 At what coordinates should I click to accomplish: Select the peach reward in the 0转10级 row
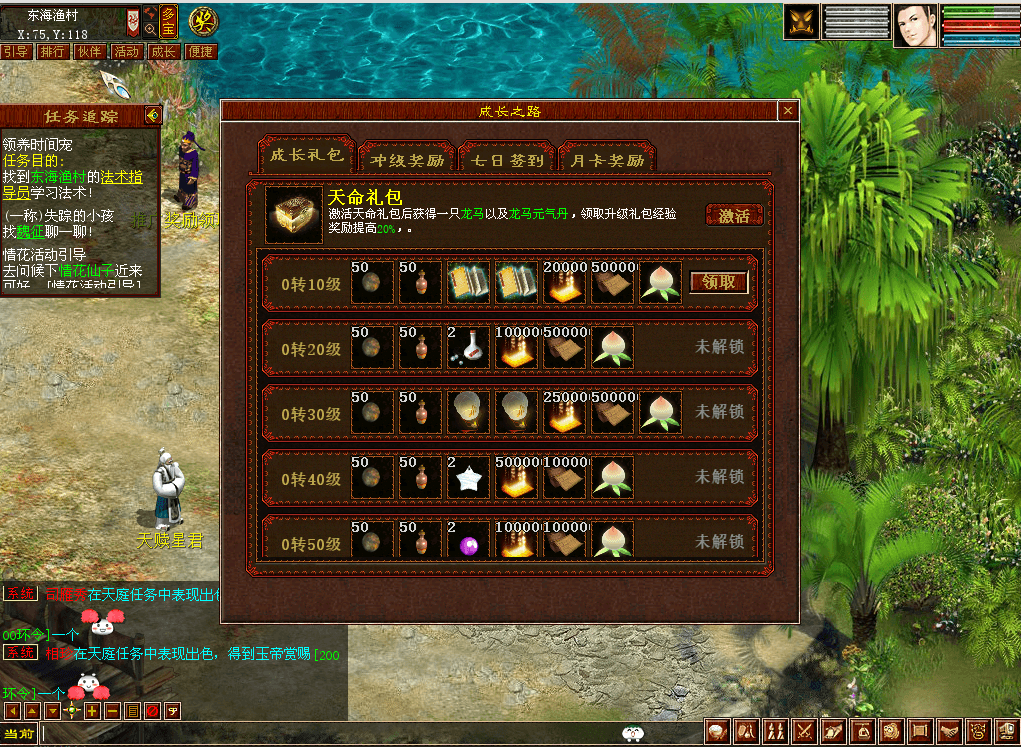661,282
